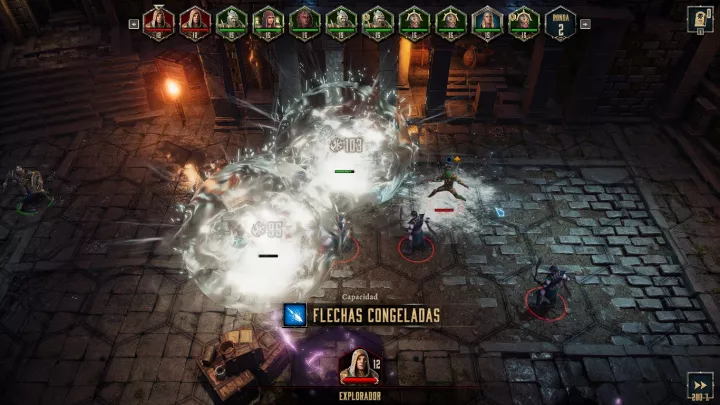The image size is (720, 405).
Task: Select the first red portrait in turn order
Action: point(157,21)
